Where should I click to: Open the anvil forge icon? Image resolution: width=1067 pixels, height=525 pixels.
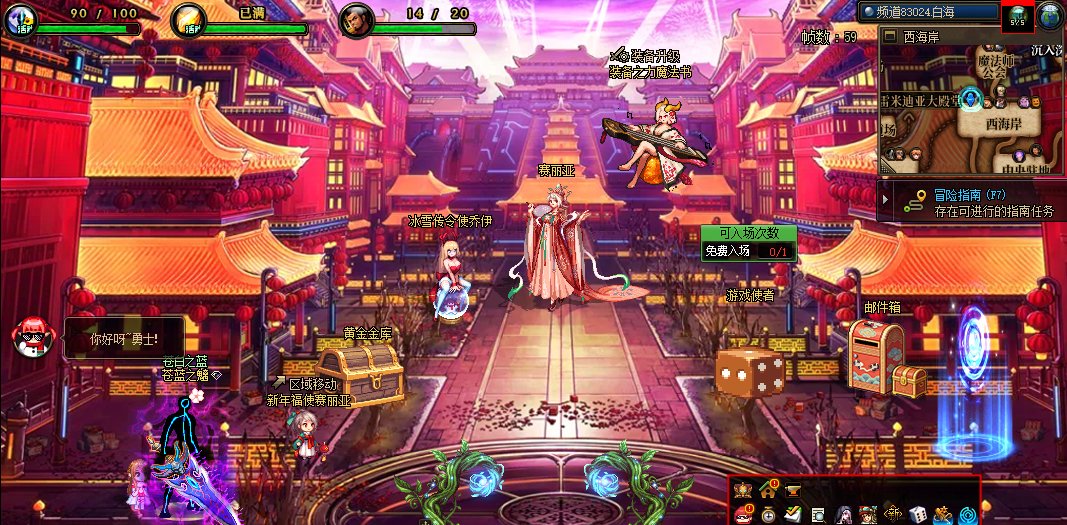click(793, 489)
